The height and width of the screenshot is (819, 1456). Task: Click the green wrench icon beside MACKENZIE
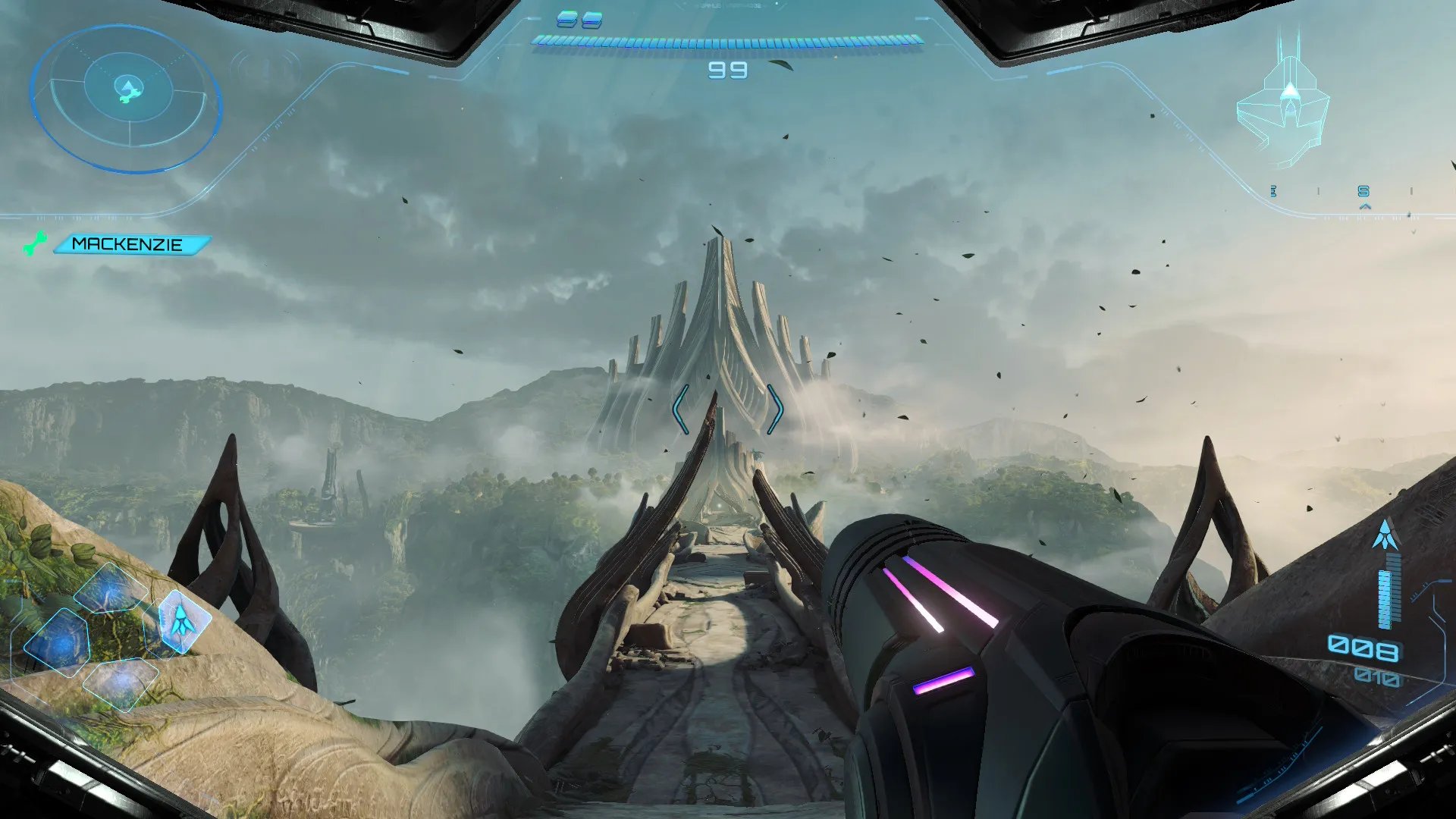pos(34,244)
